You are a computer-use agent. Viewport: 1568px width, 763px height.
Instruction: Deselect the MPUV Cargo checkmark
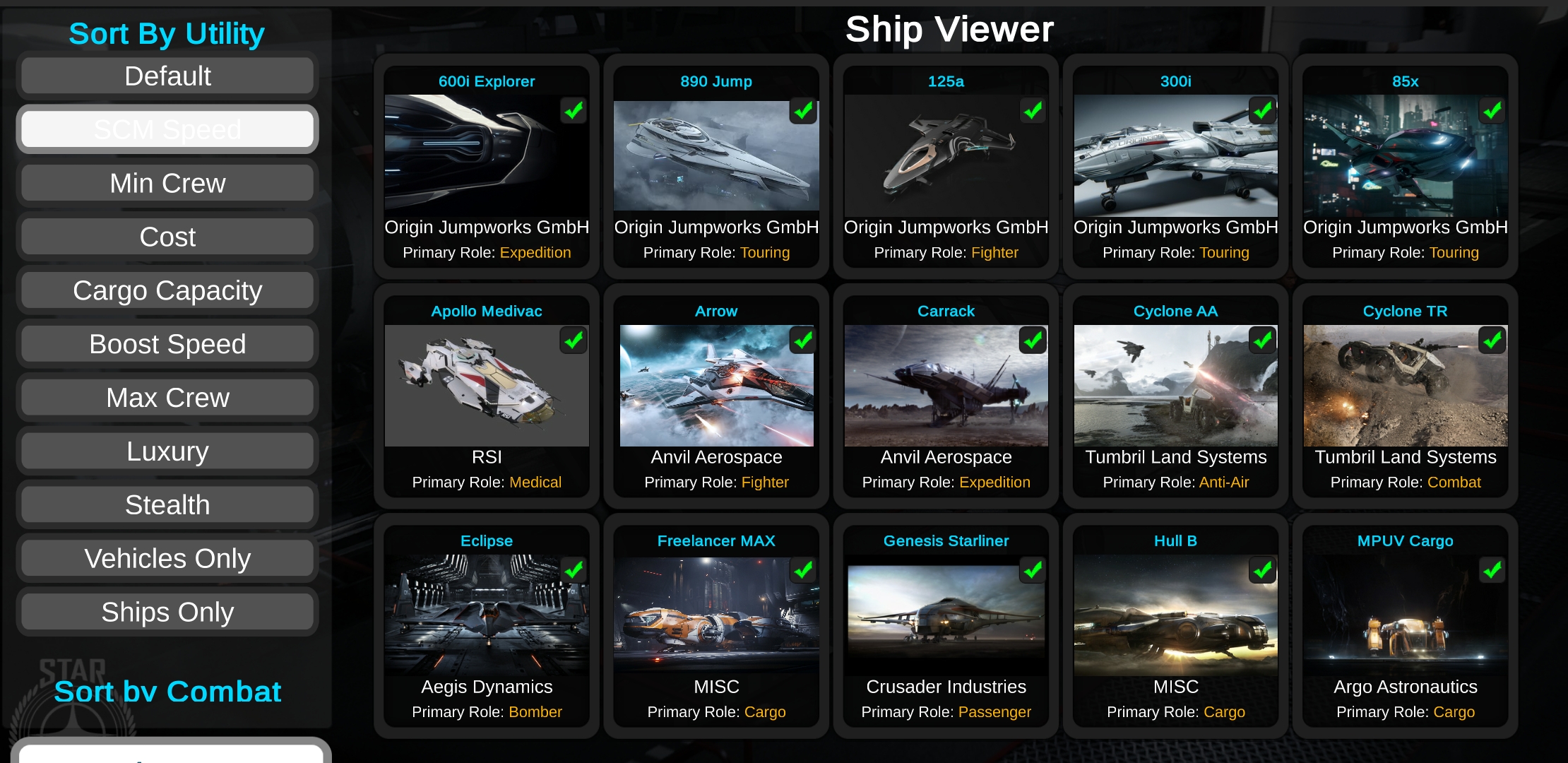click(x=1492, y=570)
